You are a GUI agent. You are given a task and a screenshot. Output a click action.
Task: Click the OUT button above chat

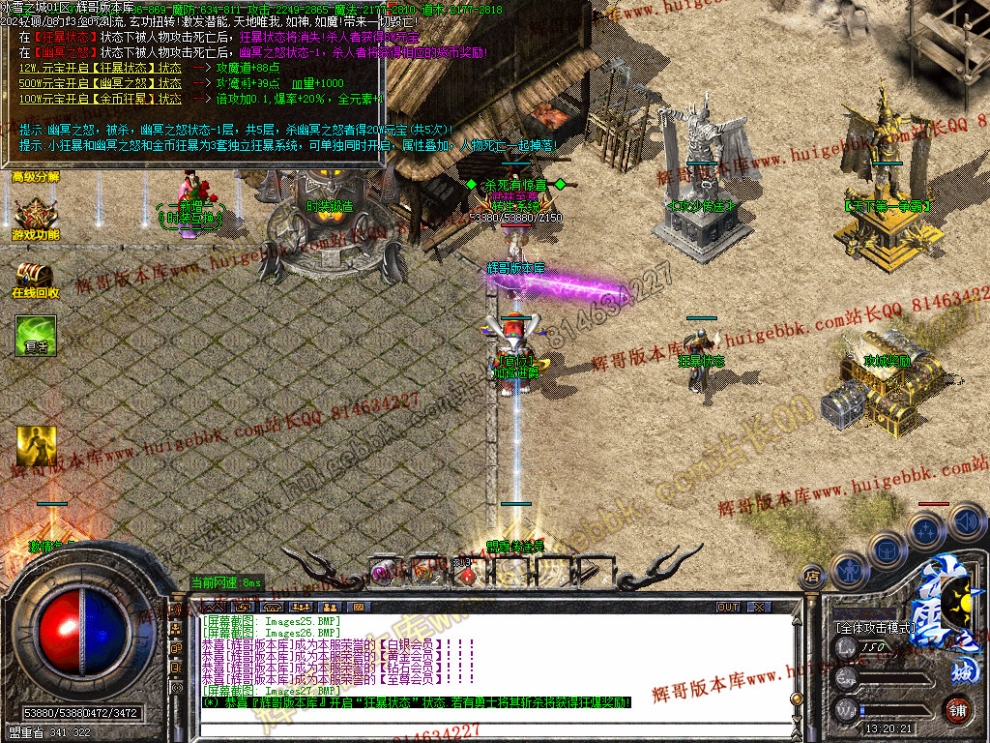tap(728, 607)
